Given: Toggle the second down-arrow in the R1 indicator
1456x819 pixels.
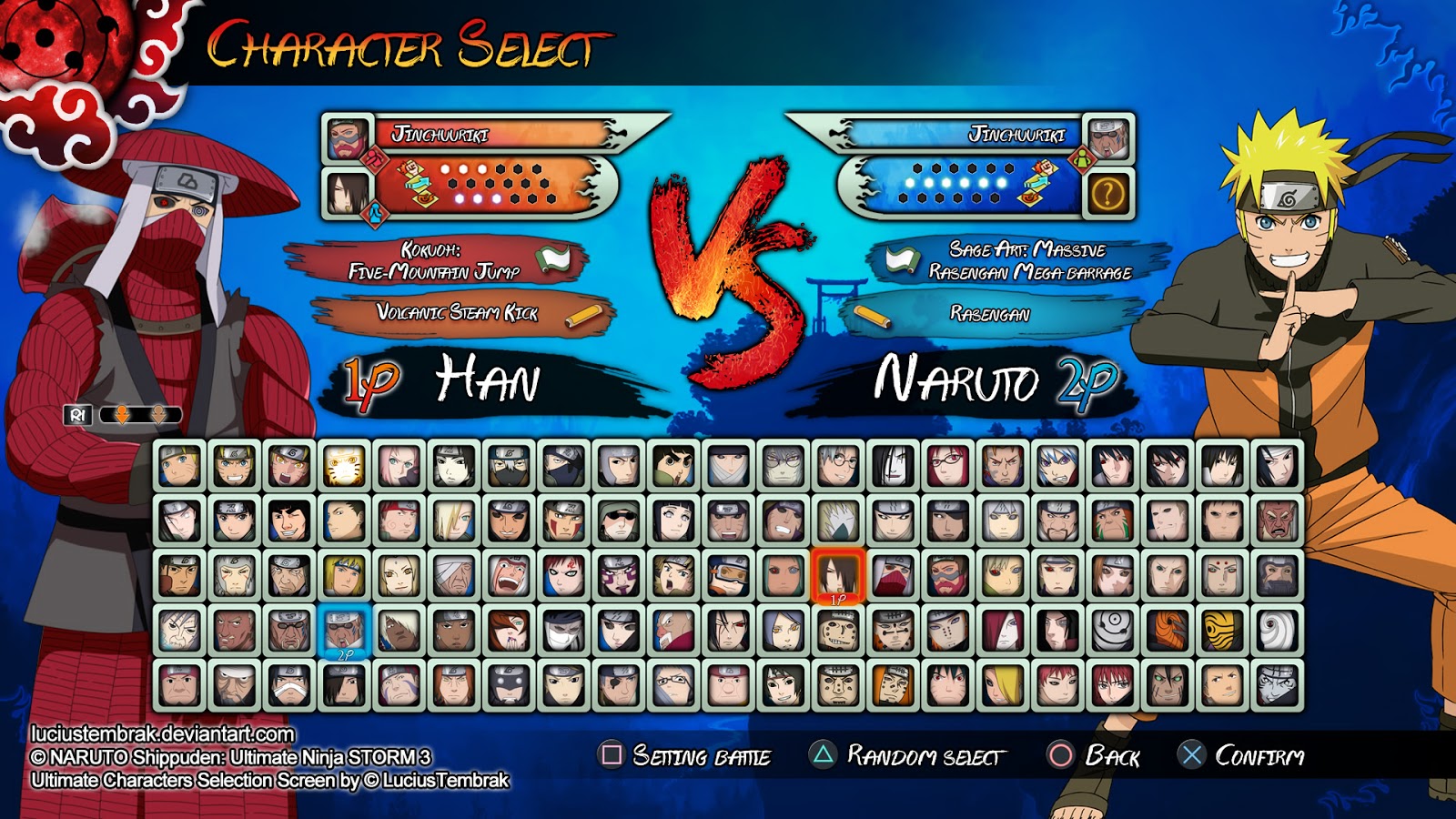Looking at the screenshot, I should [158, 414].
